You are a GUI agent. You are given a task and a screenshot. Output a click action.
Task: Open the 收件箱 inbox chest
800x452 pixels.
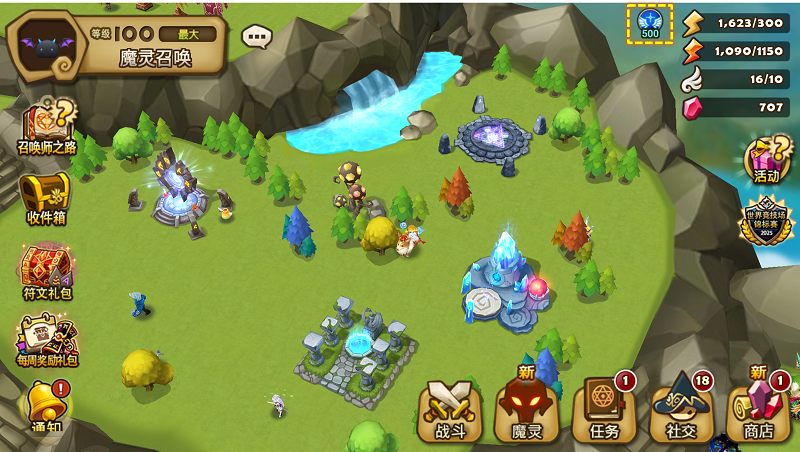46,196
